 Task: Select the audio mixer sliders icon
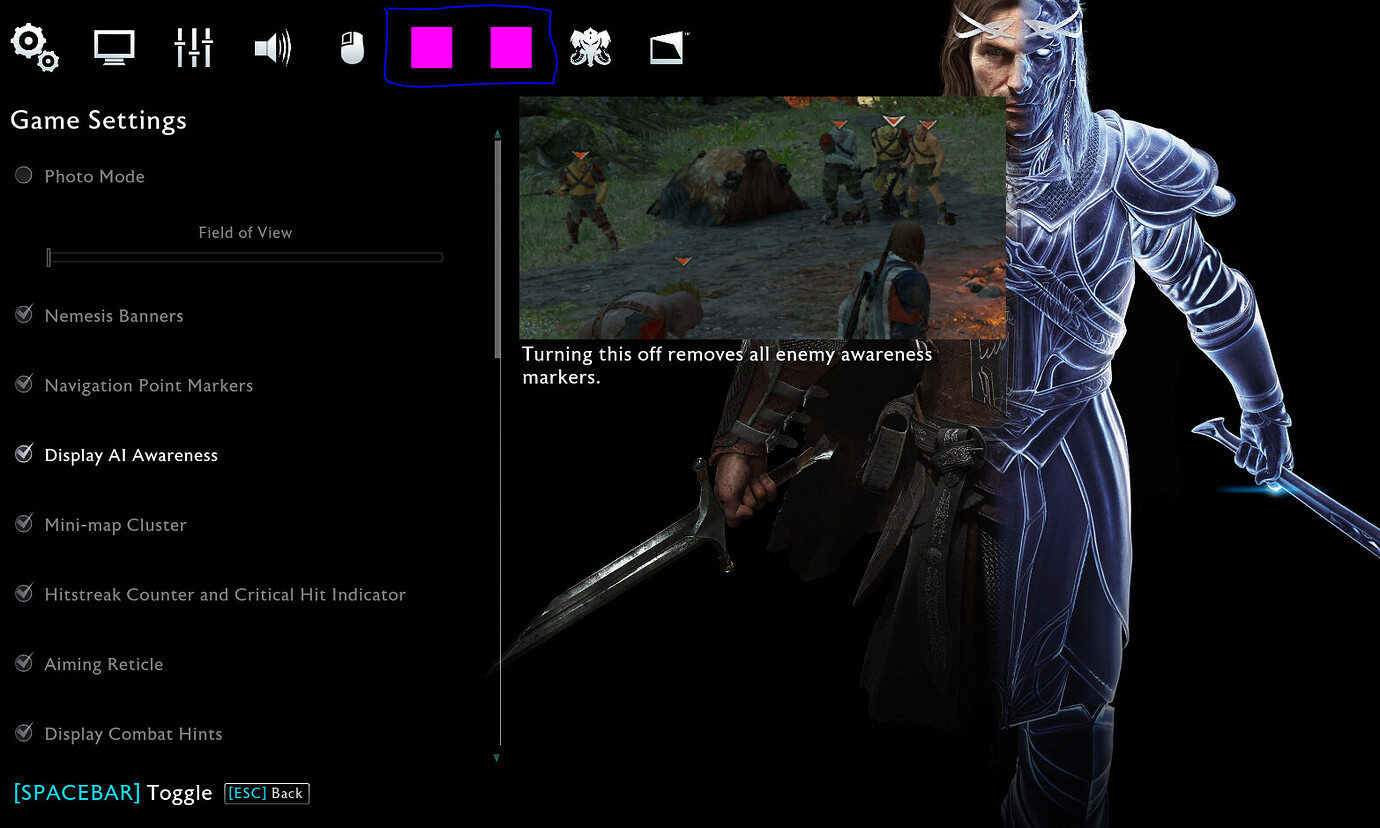pos(193,46)
